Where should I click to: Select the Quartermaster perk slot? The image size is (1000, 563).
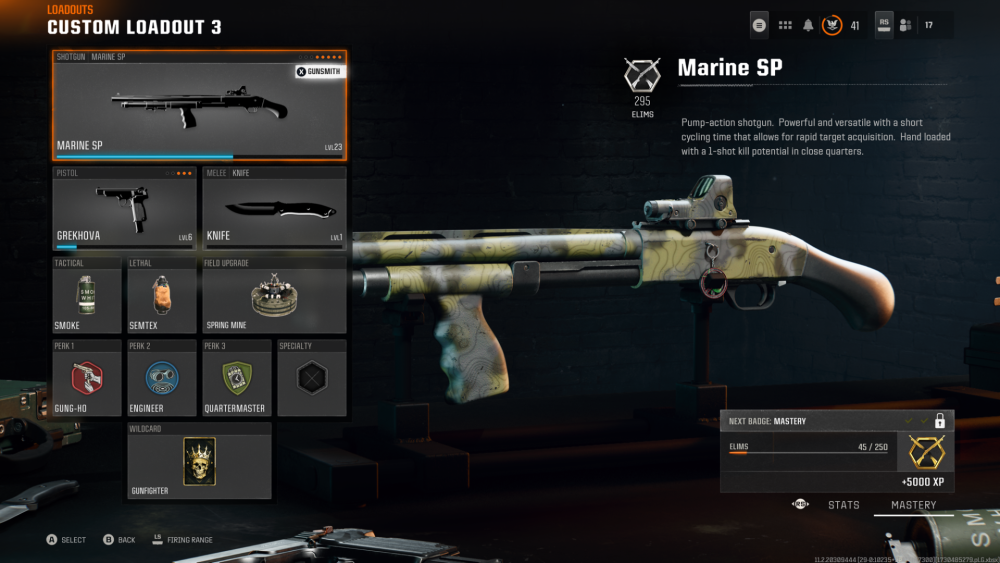point(237,378)
